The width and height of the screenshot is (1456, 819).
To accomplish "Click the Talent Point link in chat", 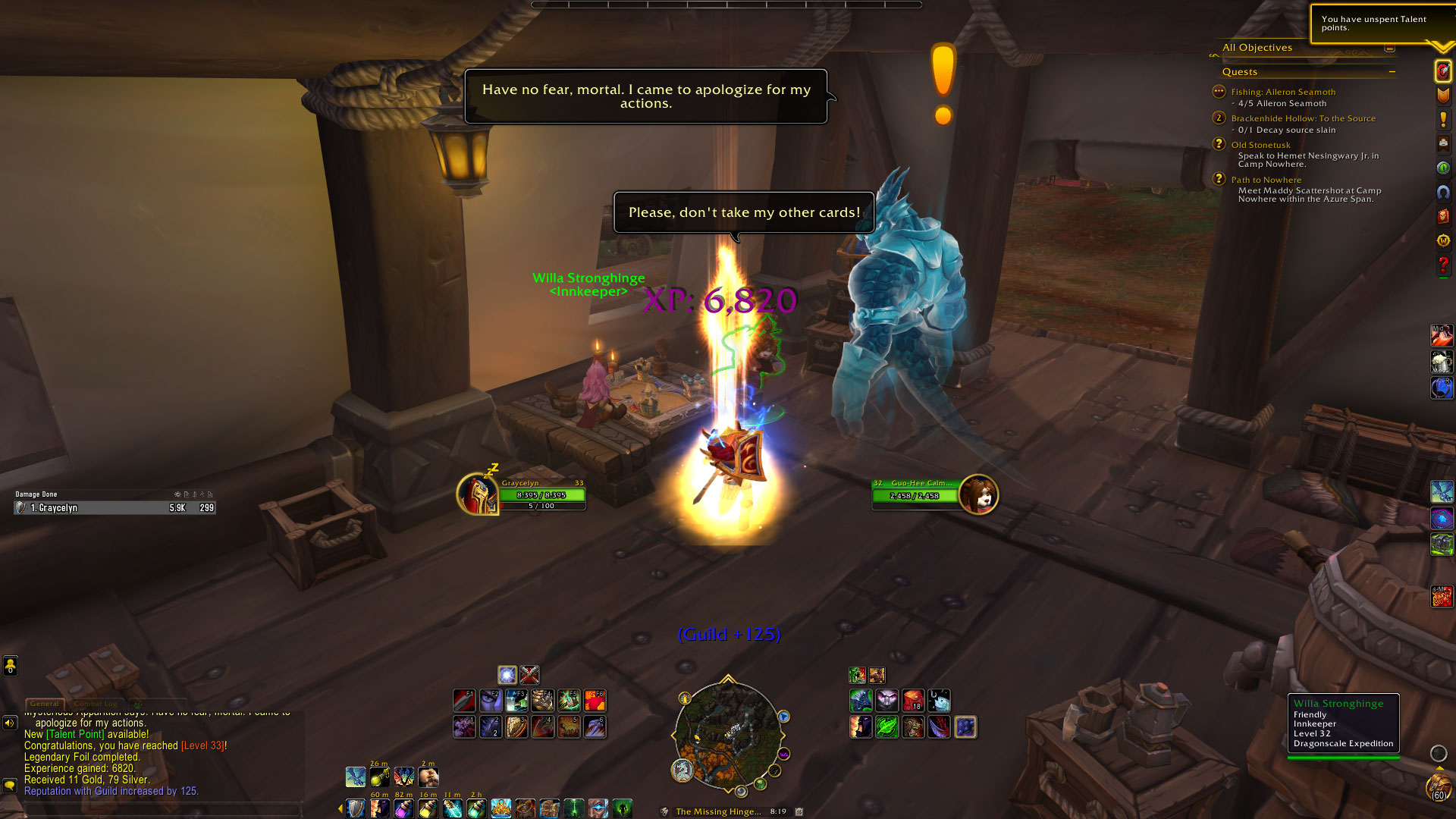I will [x=75, y=734].
